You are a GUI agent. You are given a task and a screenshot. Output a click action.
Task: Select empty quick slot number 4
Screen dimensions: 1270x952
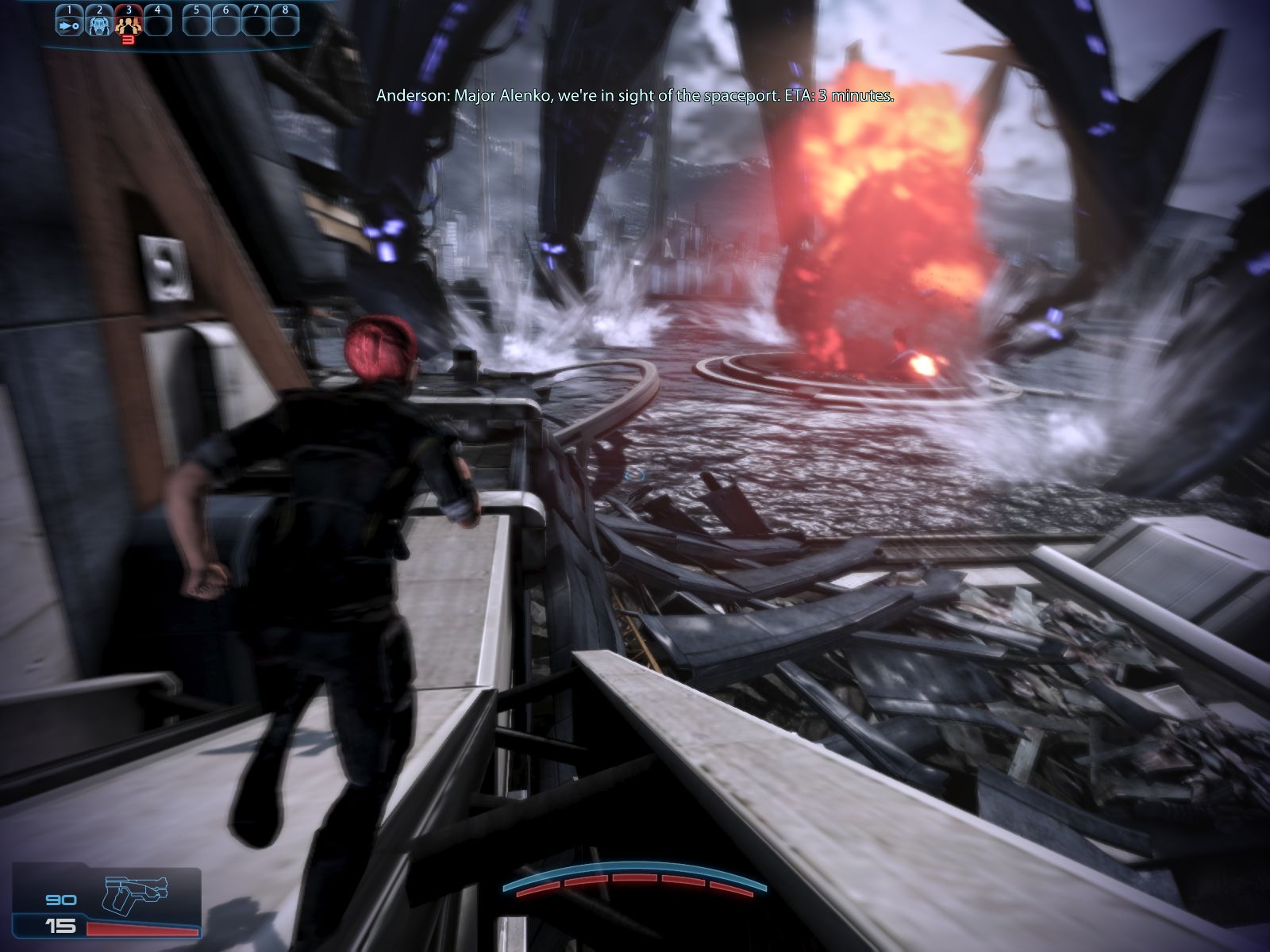point(157,24)
